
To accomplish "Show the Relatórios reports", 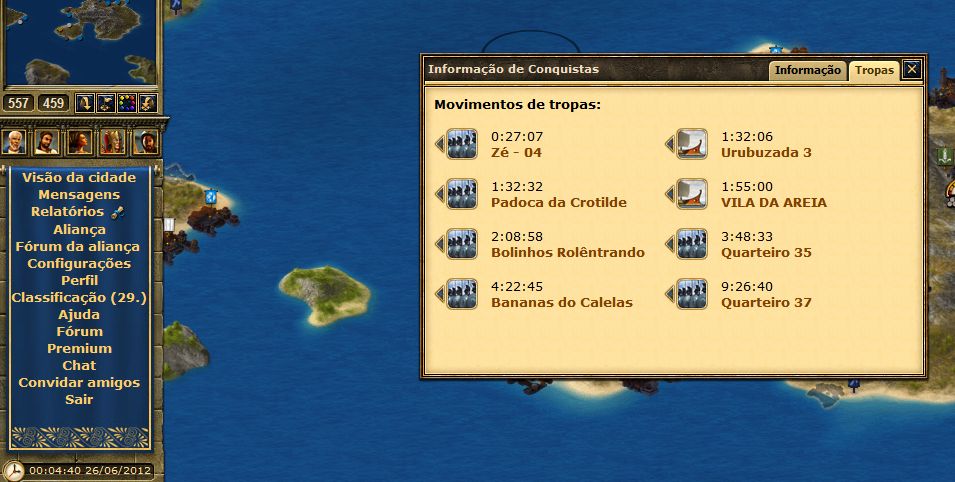I will click(67, 211).
